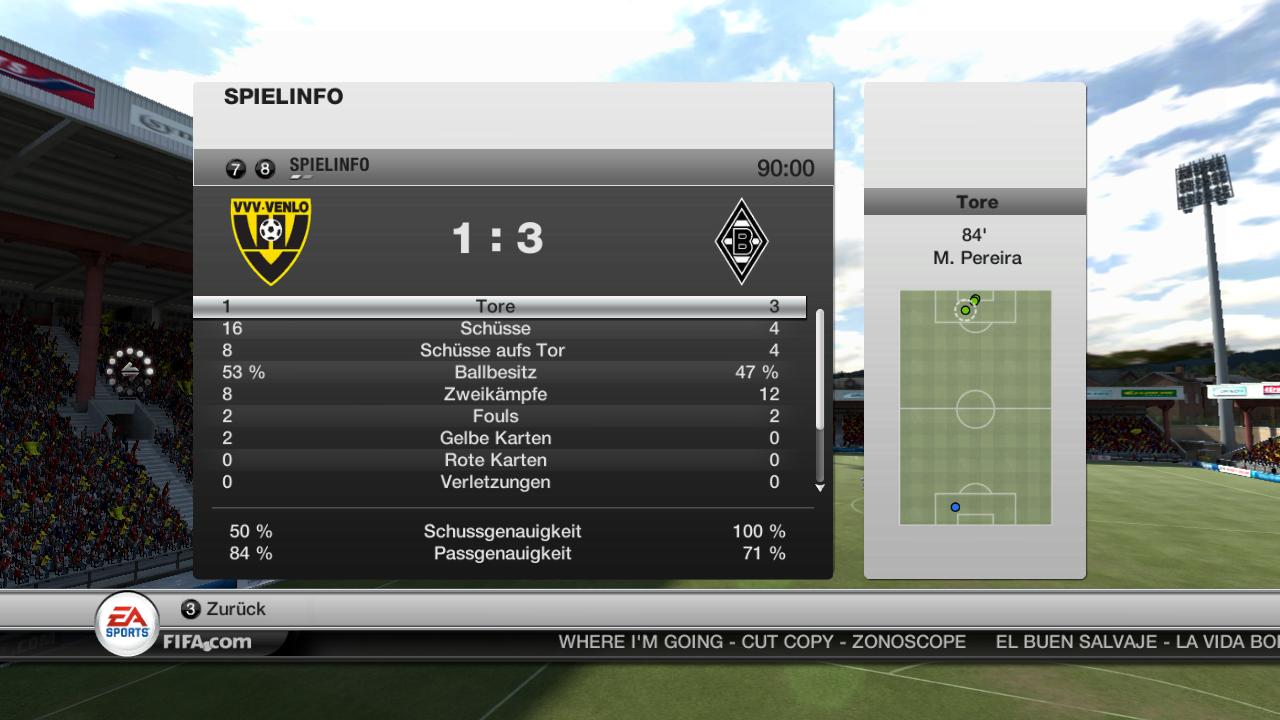Image resolution: width=1280 pixels, height=720 pixels.
Task: Select the Tore stat row
Action: pyautogui.click(x=497, y=306)
